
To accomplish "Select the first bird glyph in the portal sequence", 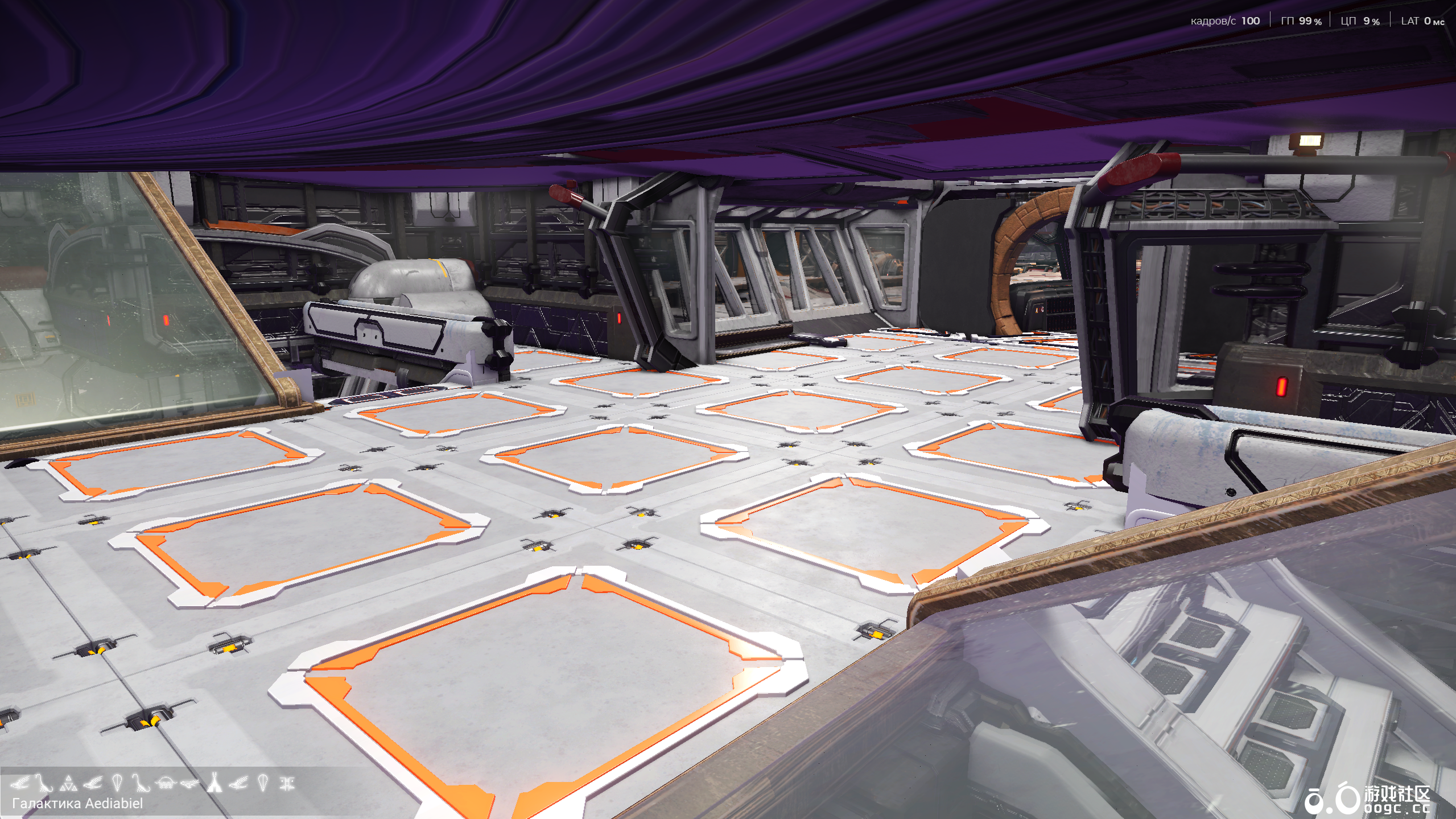I will pyautogui.click(x=19, y=783).
